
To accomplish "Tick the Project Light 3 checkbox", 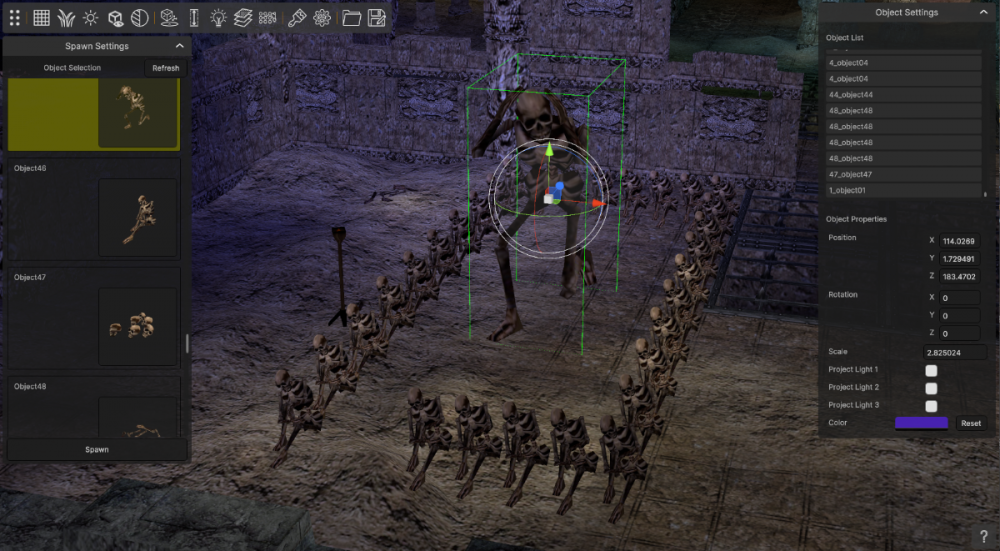I will (x=931, y=406).
